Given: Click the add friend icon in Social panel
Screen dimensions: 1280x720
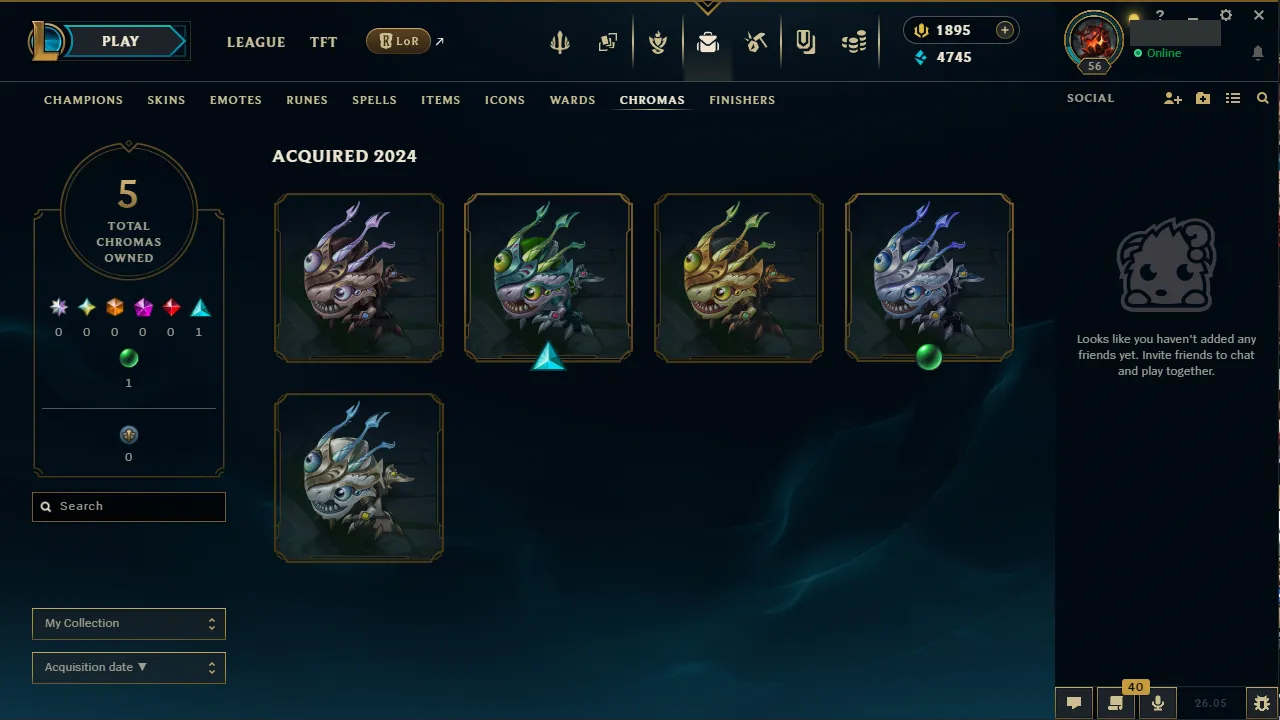Looking at the screenshot, I should point(1172,98).
